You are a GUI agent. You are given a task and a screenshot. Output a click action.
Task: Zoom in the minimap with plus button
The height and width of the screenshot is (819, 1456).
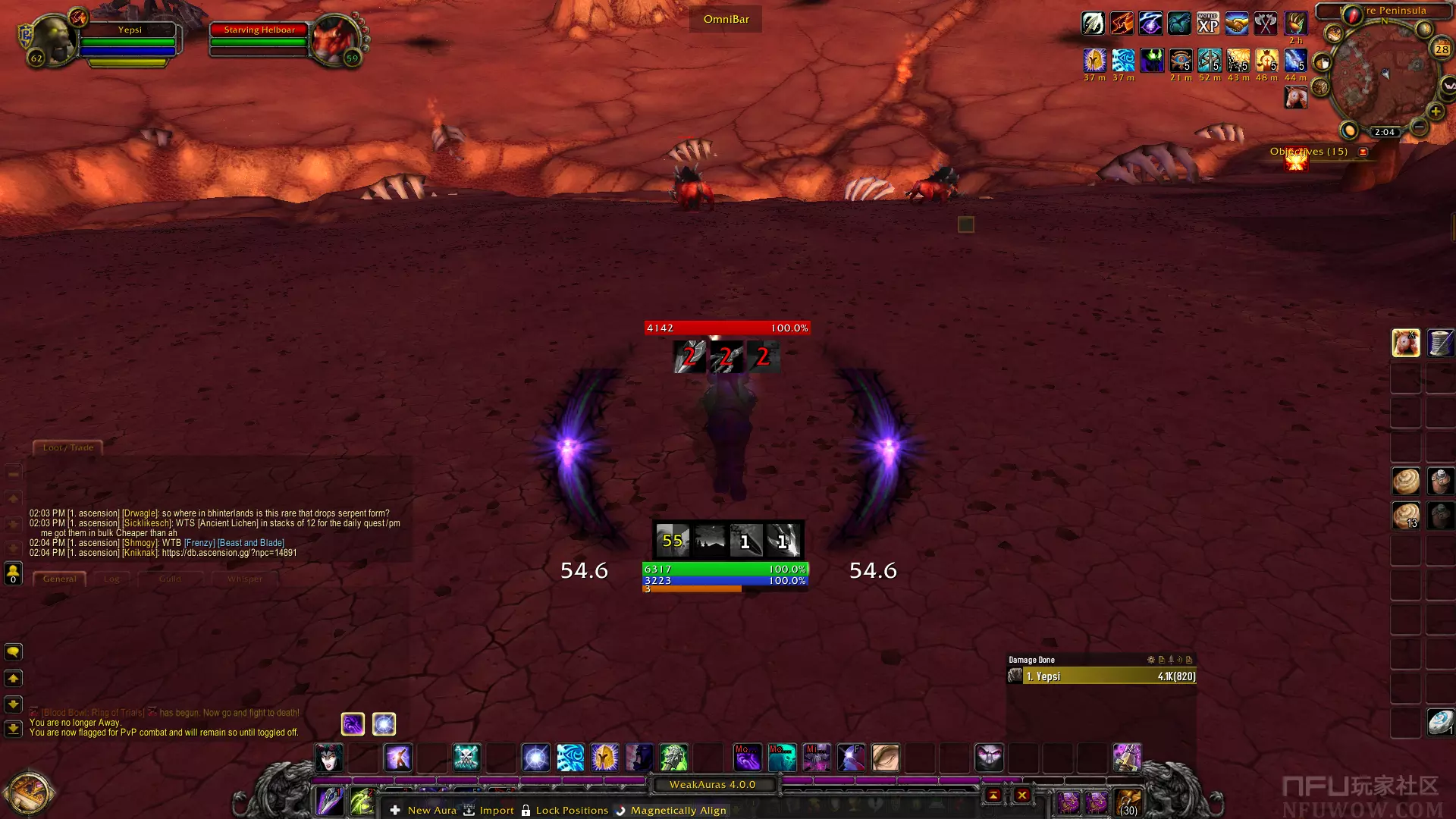pyautogui.click(x=1436, y=111)
